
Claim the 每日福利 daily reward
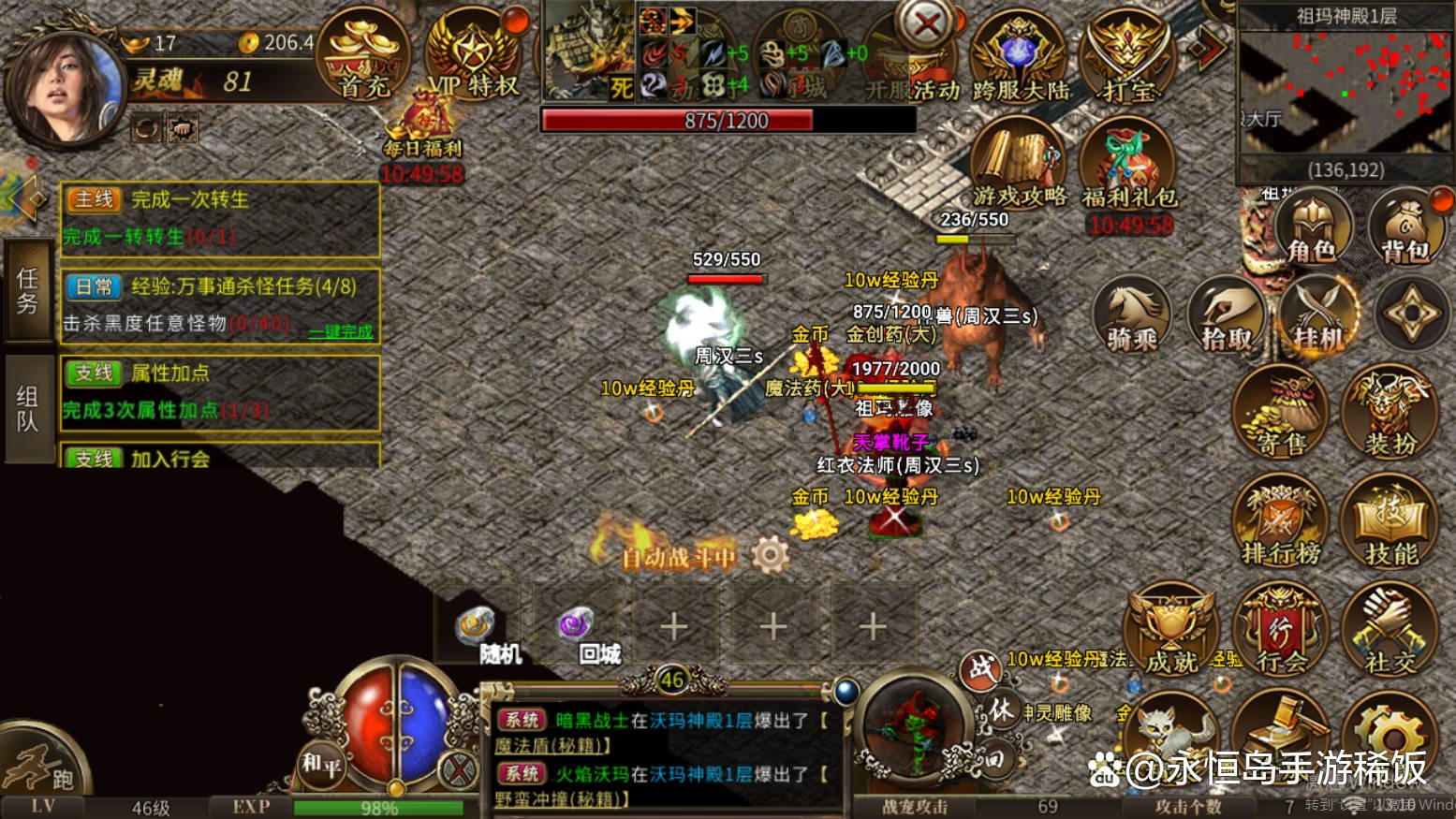click(x=421, y=131)
